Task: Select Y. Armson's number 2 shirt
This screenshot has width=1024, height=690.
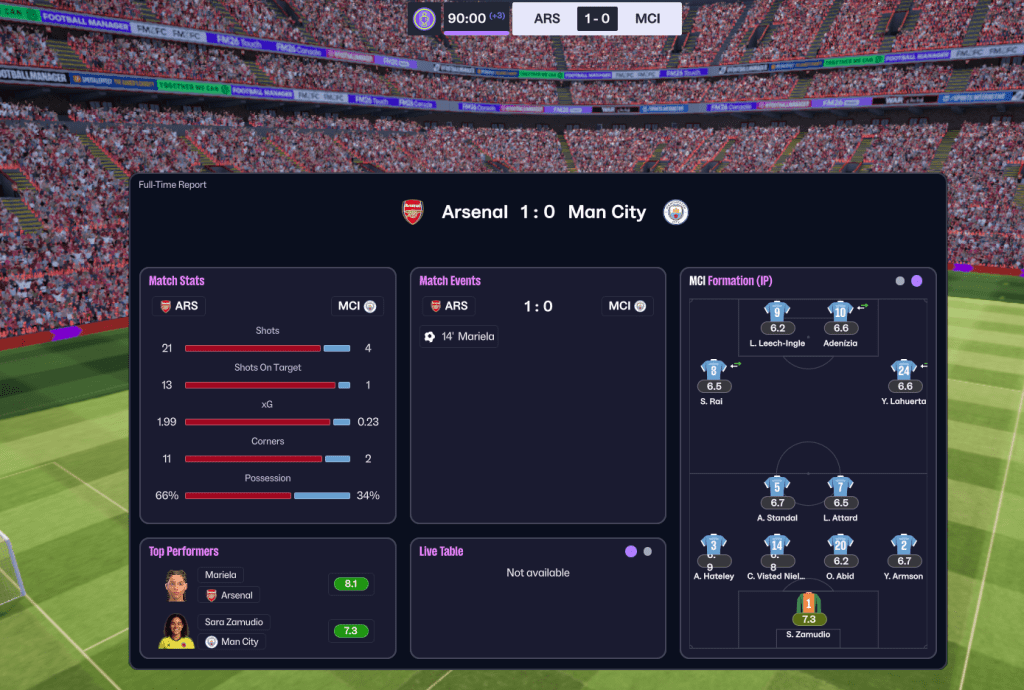Action: point(904,545)
